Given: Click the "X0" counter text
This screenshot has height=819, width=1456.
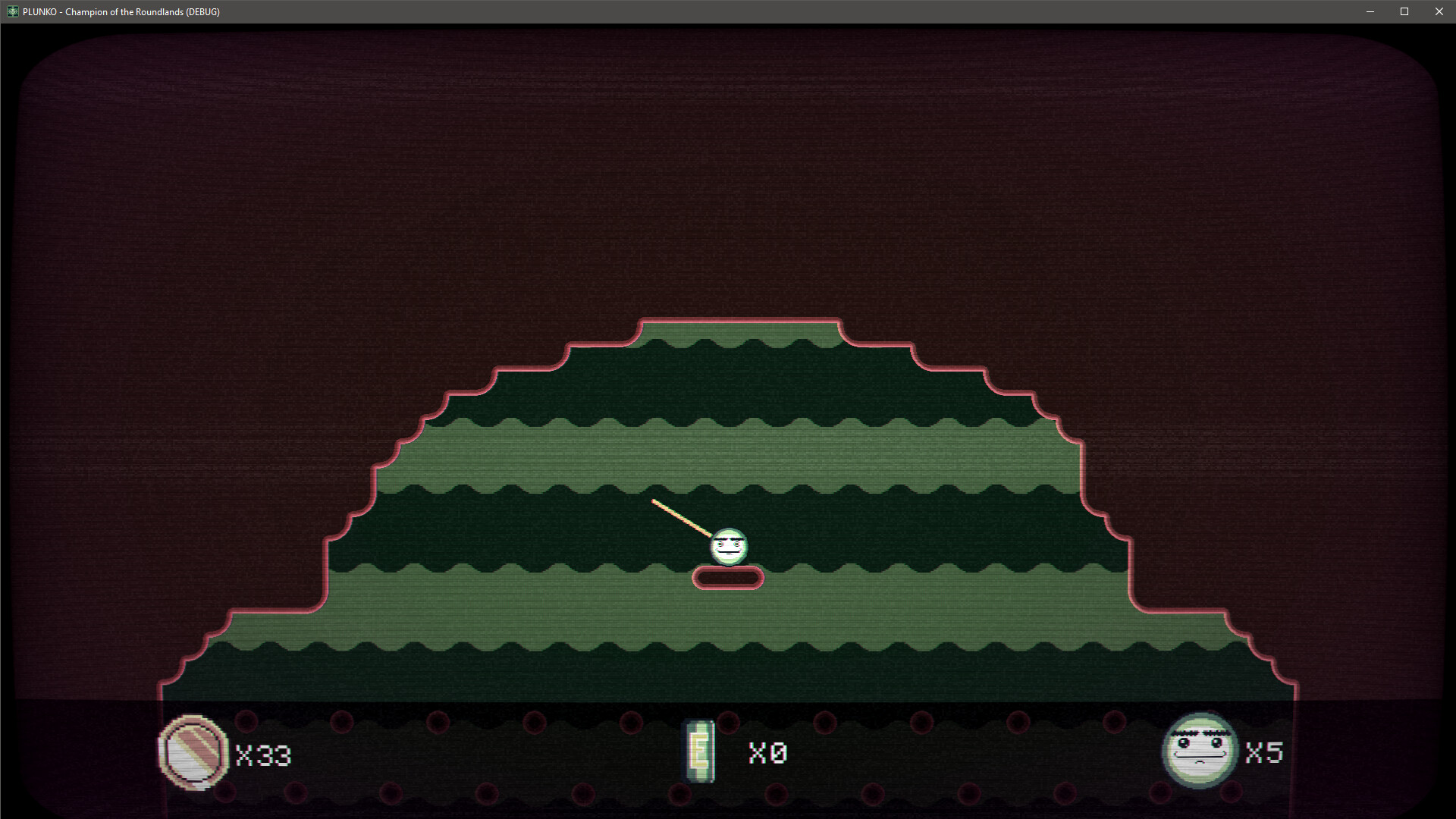Looking at the screenshot, I should coord(767,754).
